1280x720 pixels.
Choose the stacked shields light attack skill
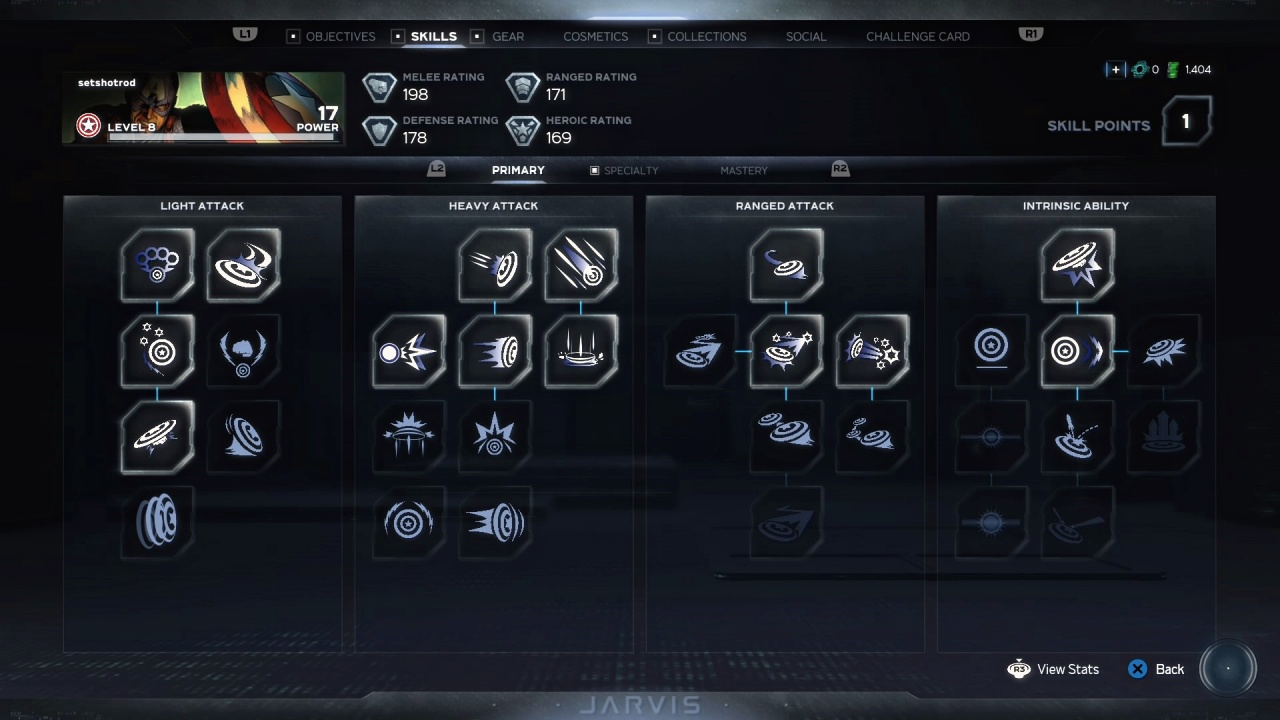point(158,522)
